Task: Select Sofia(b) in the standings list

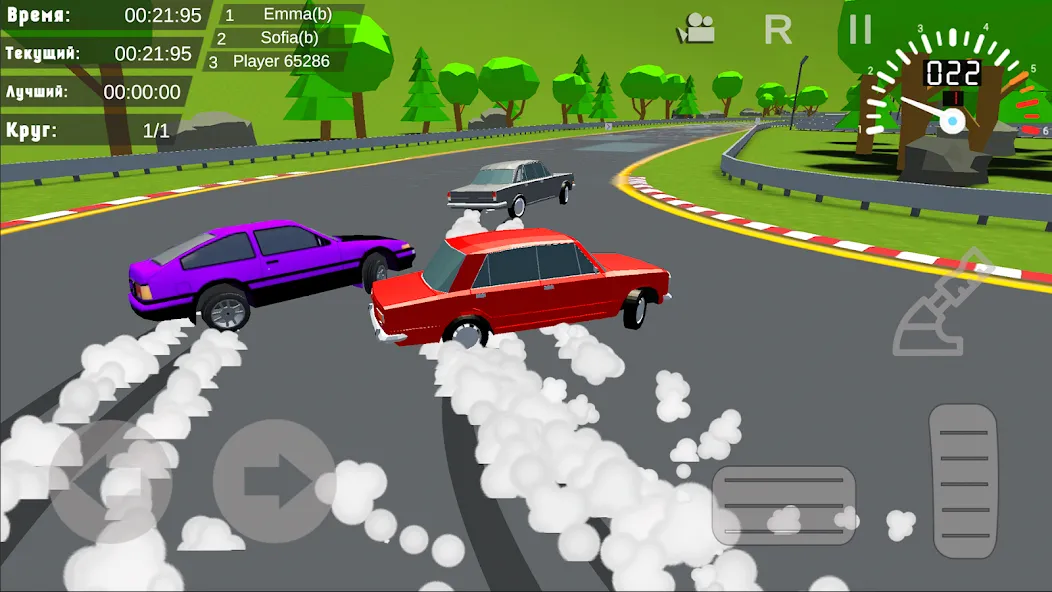Action: [x=284, y=38]
